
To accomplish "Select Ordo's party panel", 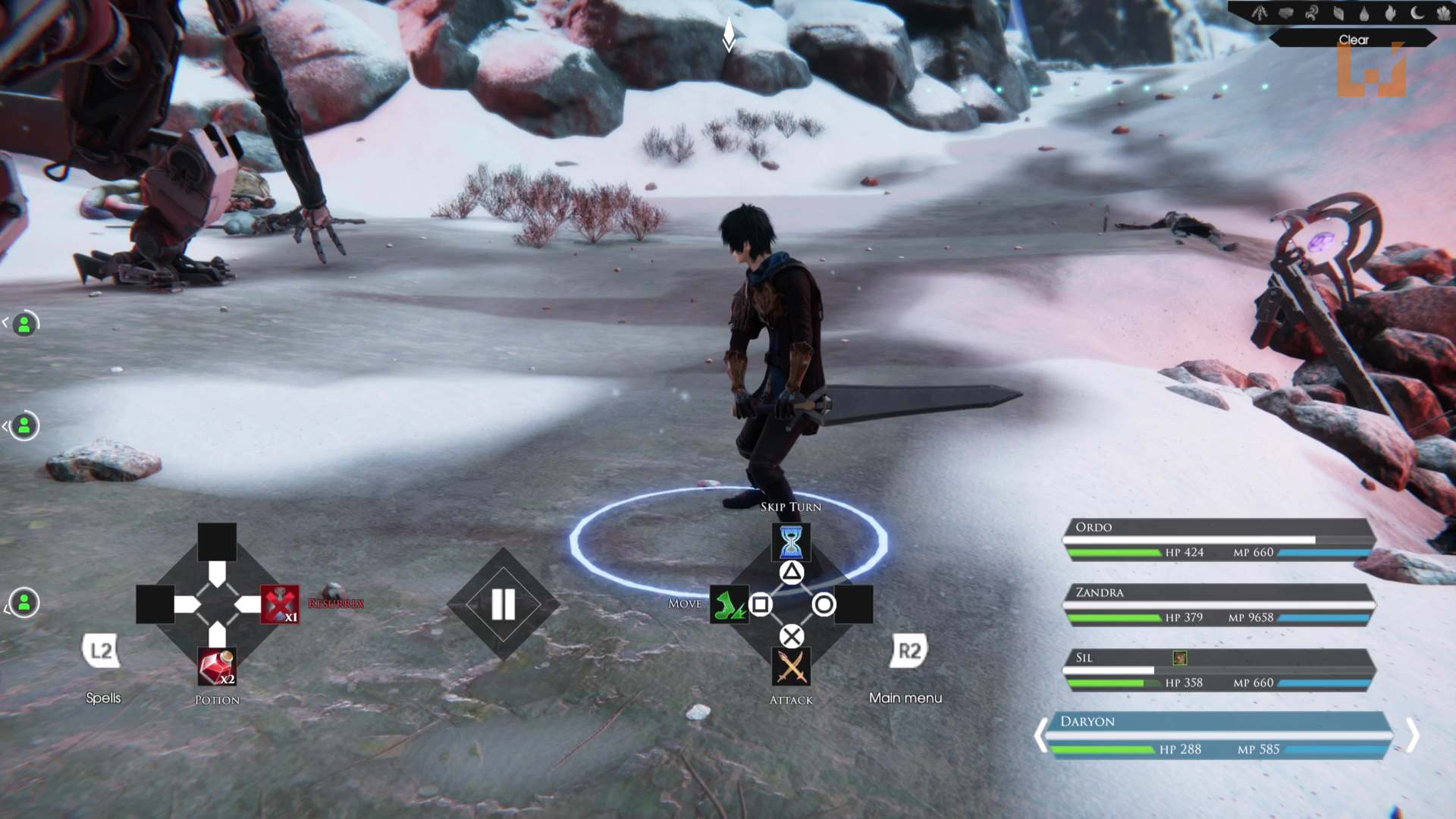I will pos(1218,539).
